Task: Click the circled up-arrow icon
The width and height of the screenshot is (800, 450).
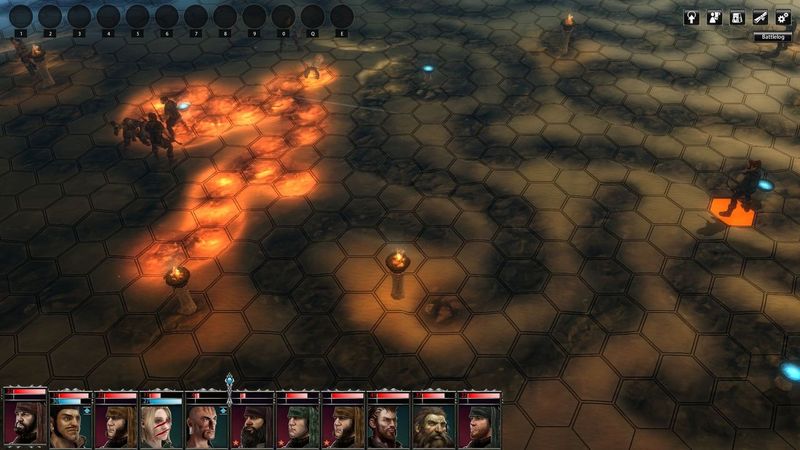Action: pyautogui.click(x=691, y=18)
